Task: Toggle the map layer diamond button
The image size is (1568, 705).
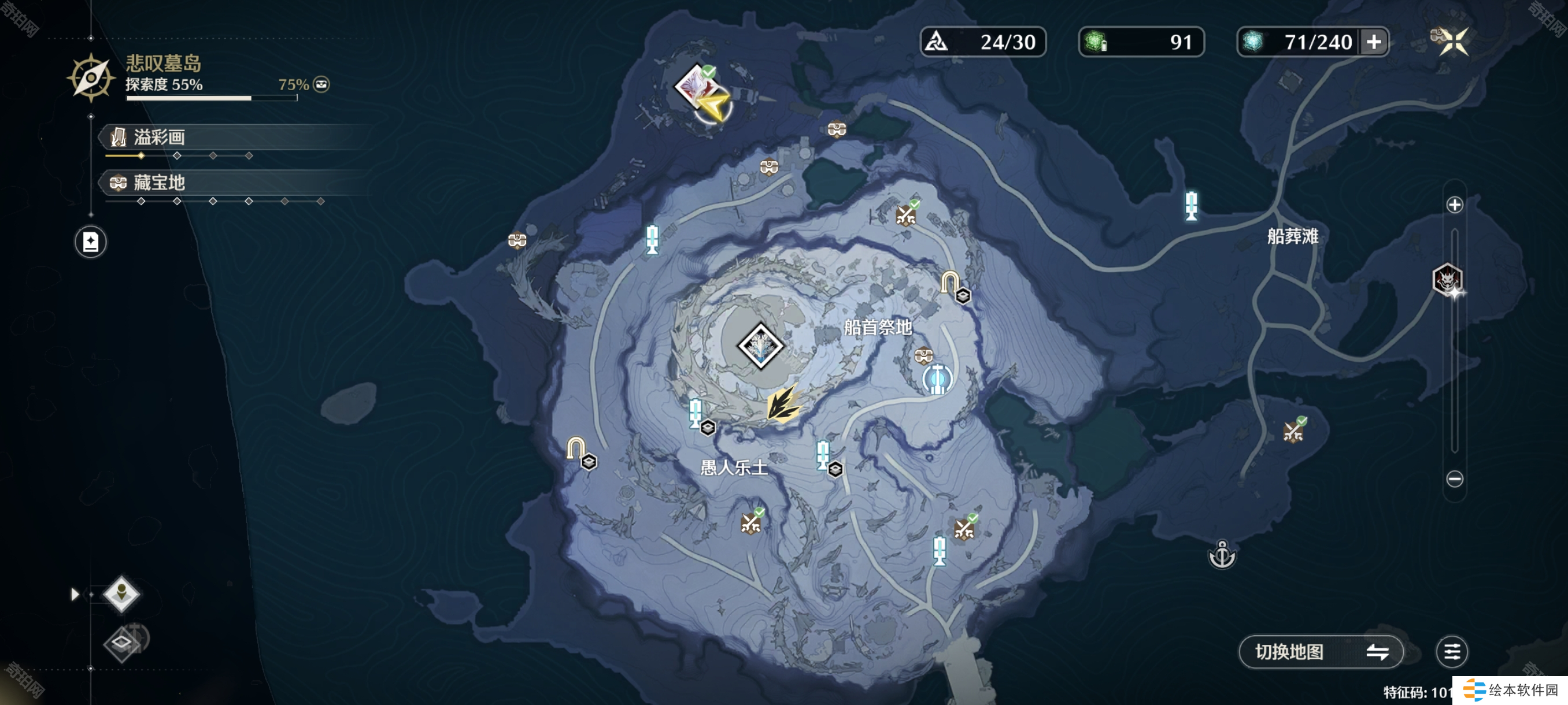Action: click(123, 643)
